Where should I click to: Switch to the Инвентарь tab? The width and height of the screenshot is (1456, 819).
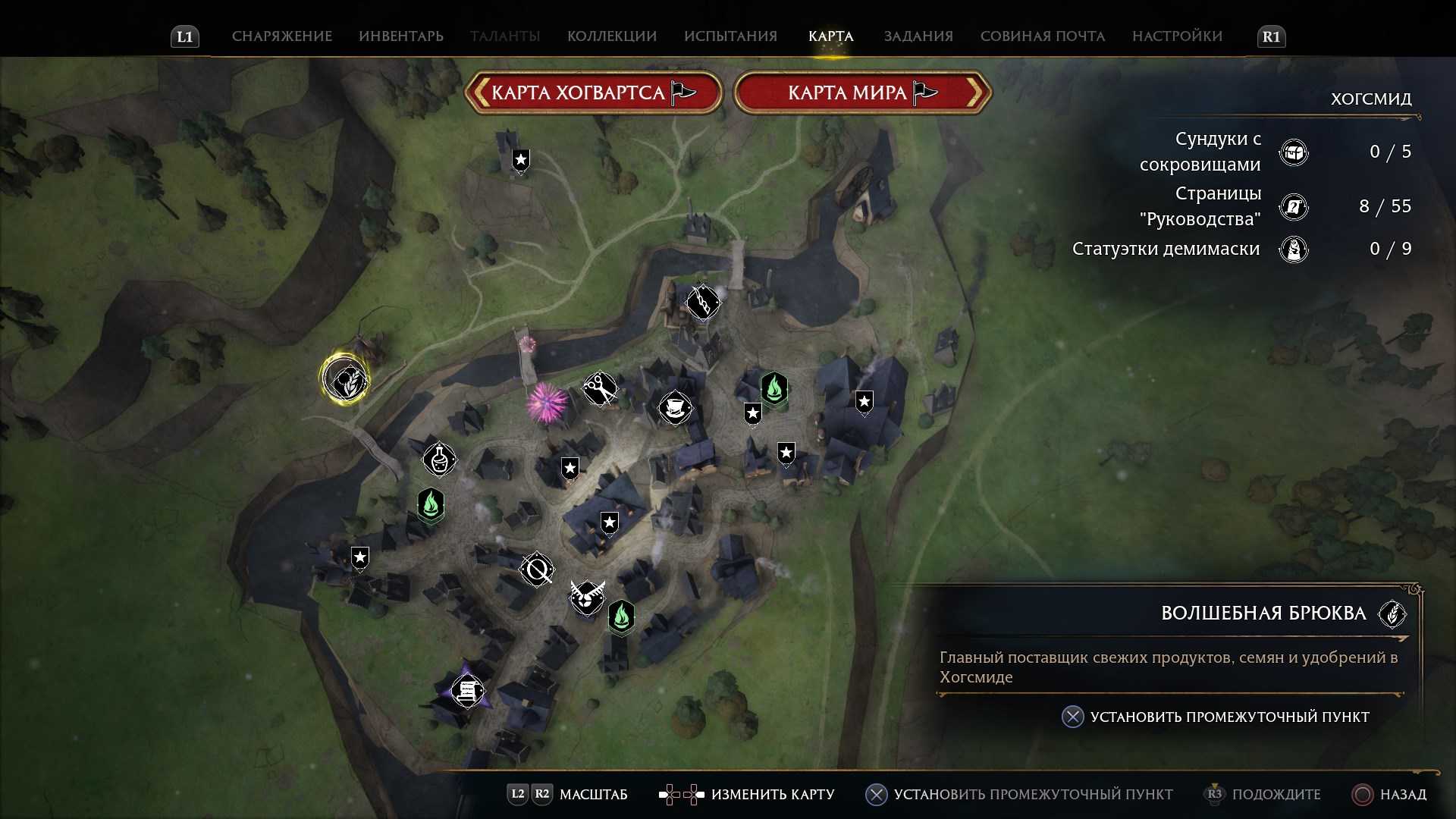401,36
